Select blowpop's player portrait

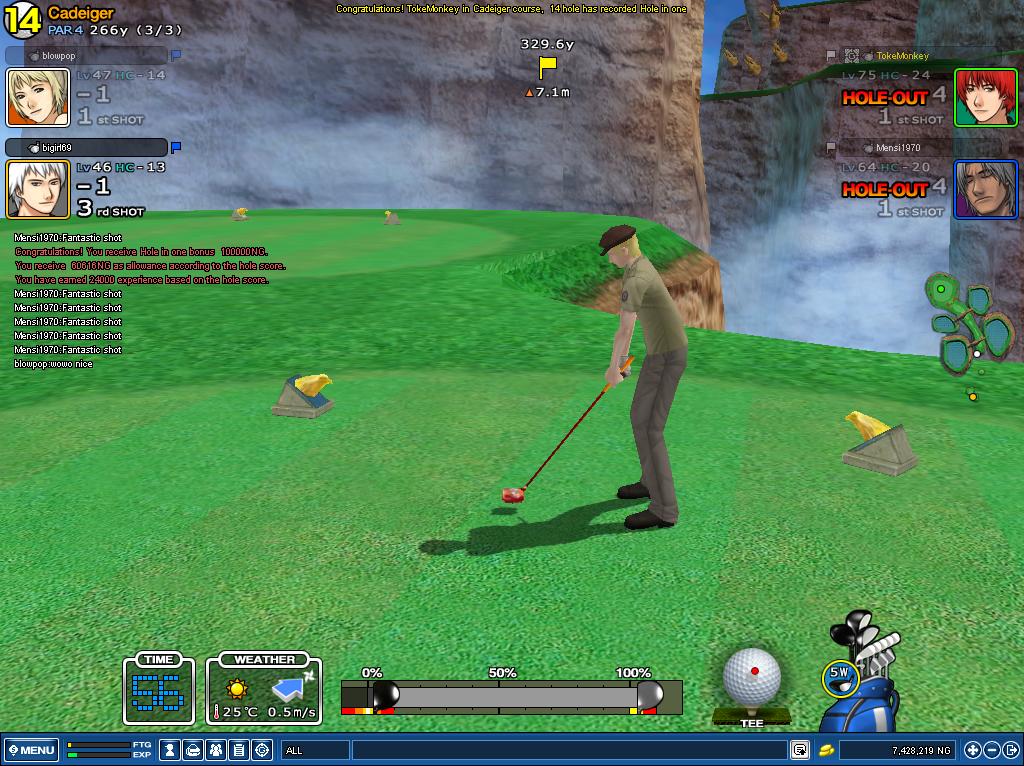coord(38,97)
